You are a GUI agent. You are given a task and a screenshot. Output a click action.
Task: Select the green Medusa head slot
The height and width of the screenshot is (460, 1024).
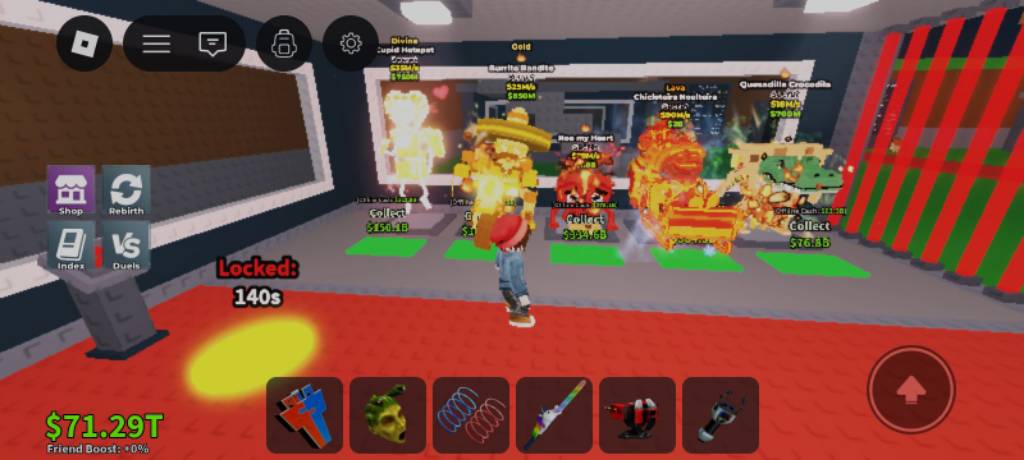click(388, 414)
